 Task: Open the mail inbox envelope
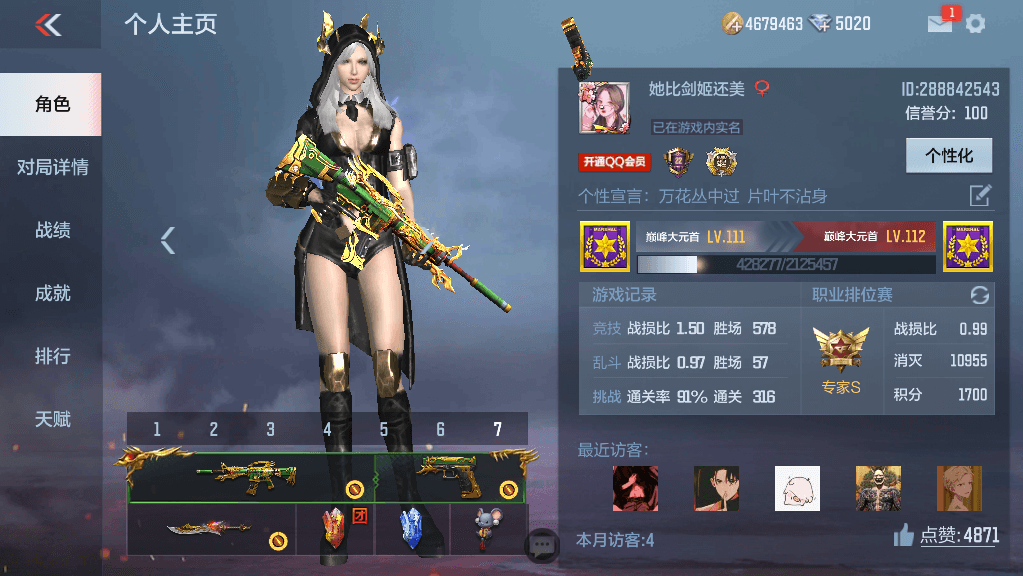pos(940,24)
